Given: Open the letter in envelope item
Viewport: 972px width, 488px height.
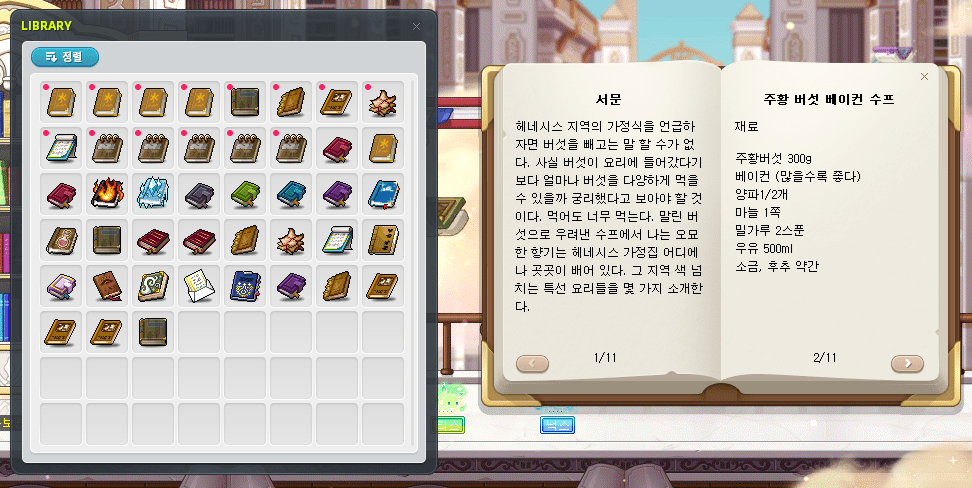Looking at the screenshot, I should click(x=198, y=285).
